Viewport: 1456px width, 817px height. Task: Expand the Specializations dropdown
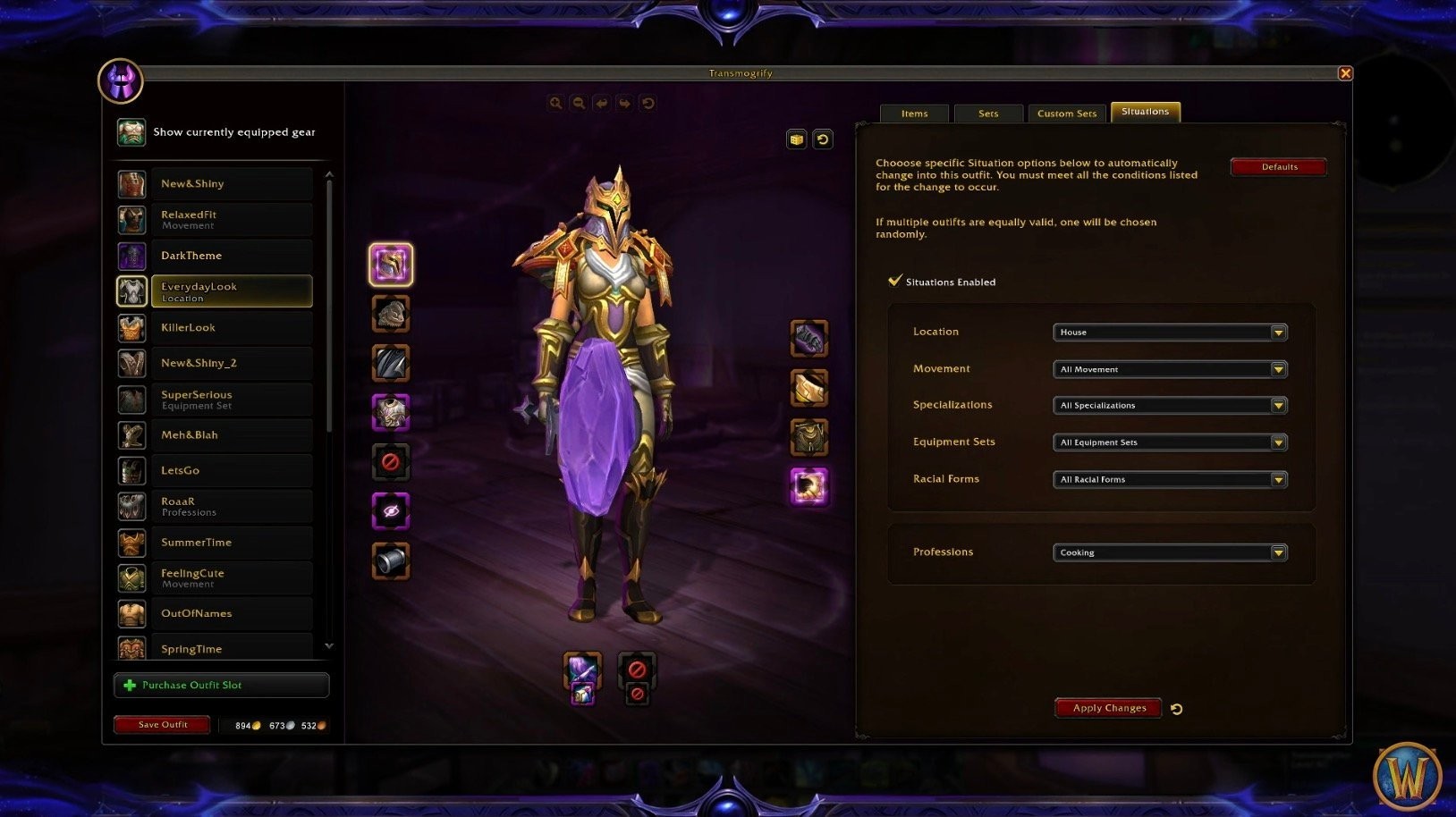tap(1169, 406)
